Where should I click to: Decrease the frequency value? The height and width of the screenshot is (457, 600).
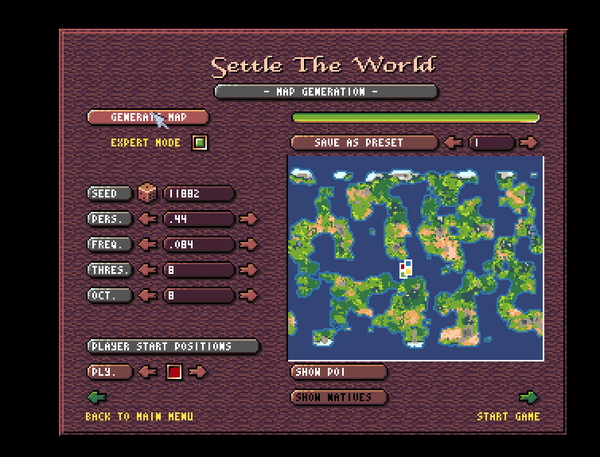click(x=148, y=244)
